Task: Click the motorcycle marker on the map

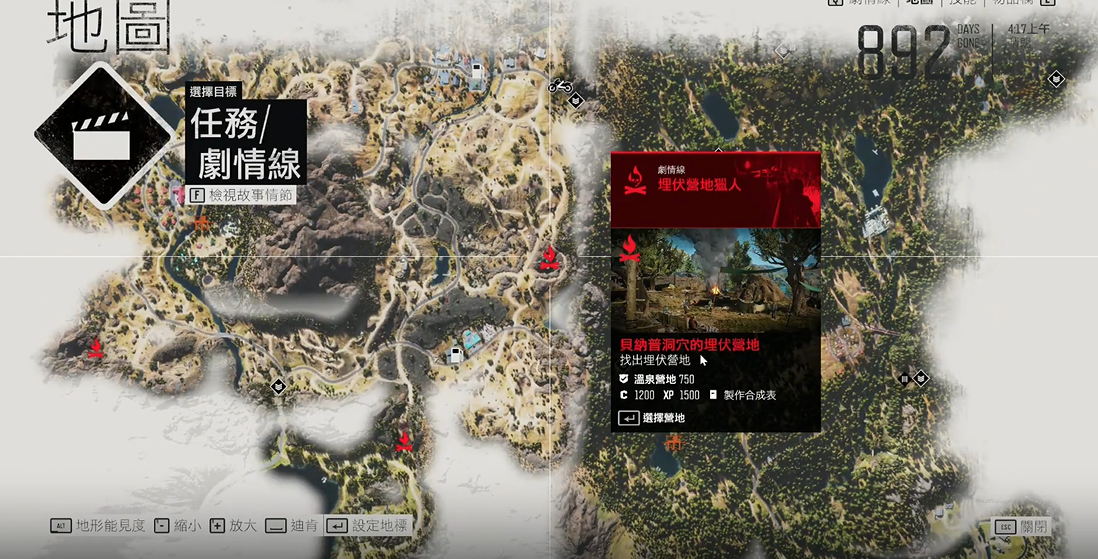Action: (559, 86)
